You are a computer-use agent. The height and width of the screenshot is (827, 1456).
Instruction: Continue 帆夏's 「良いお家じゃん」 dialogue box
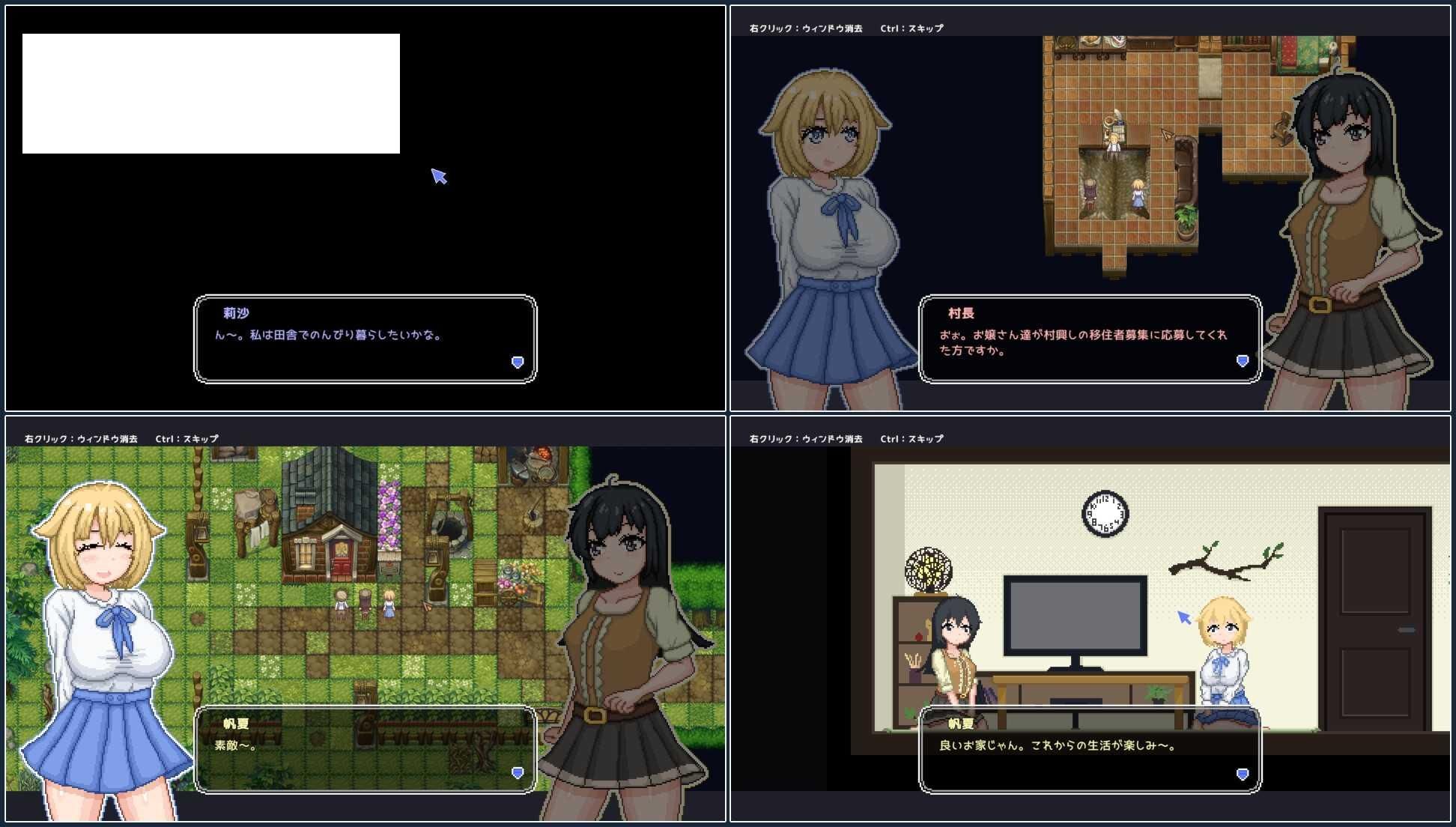(x=1090, y=749)
